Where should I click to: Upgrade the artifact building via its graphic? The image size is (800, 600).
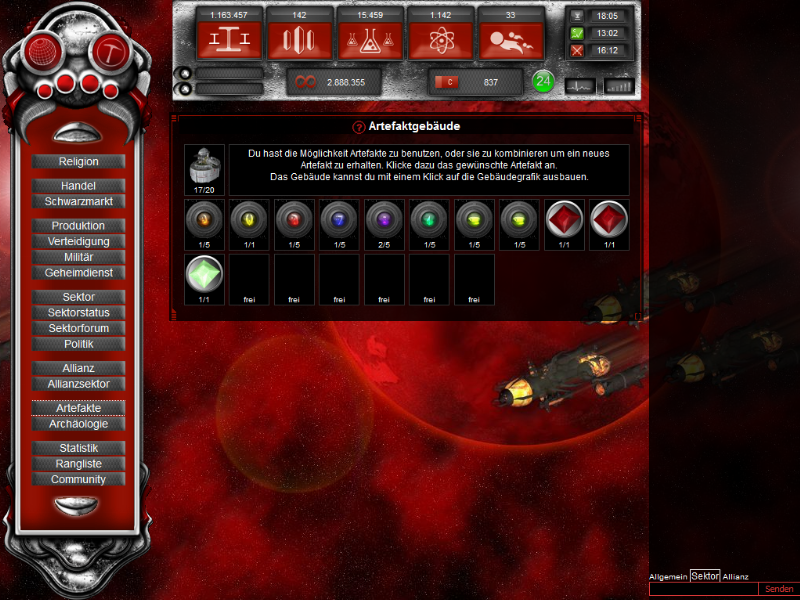tap(205, 163)
